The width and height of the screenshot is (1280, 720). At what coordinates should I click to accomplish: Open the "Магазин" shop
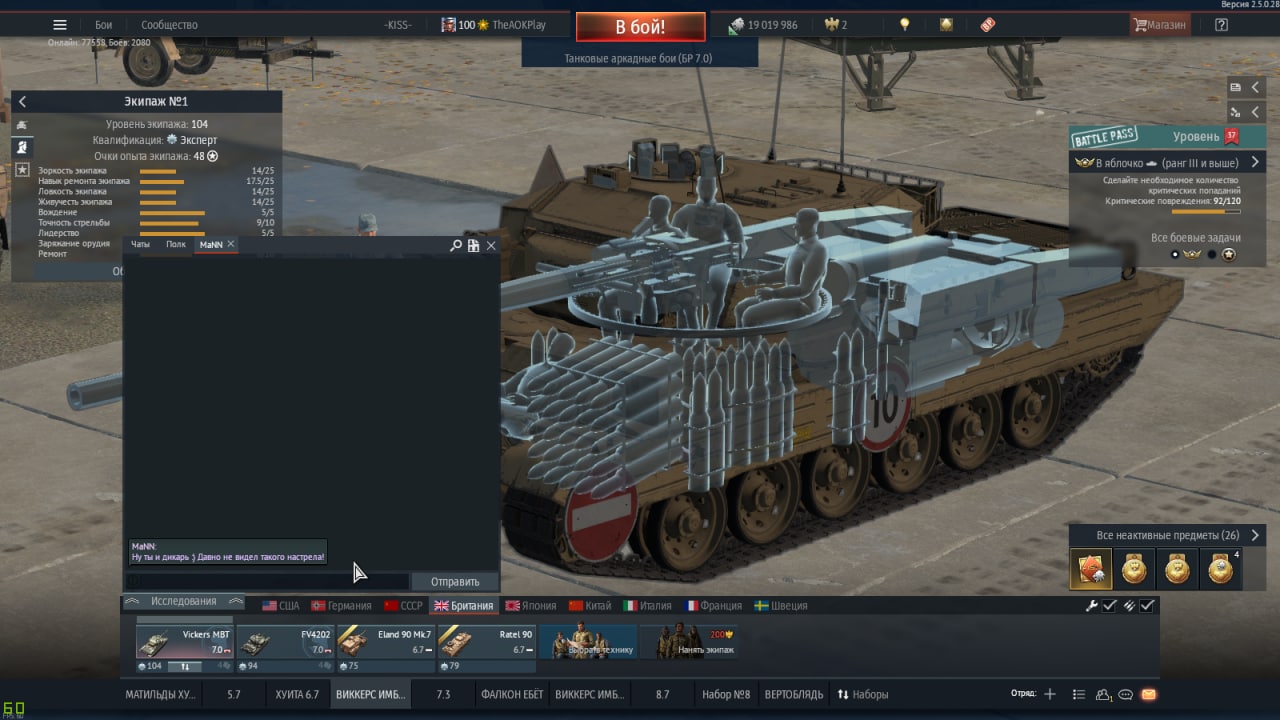pyautogui.click(x=1159, y=25)
